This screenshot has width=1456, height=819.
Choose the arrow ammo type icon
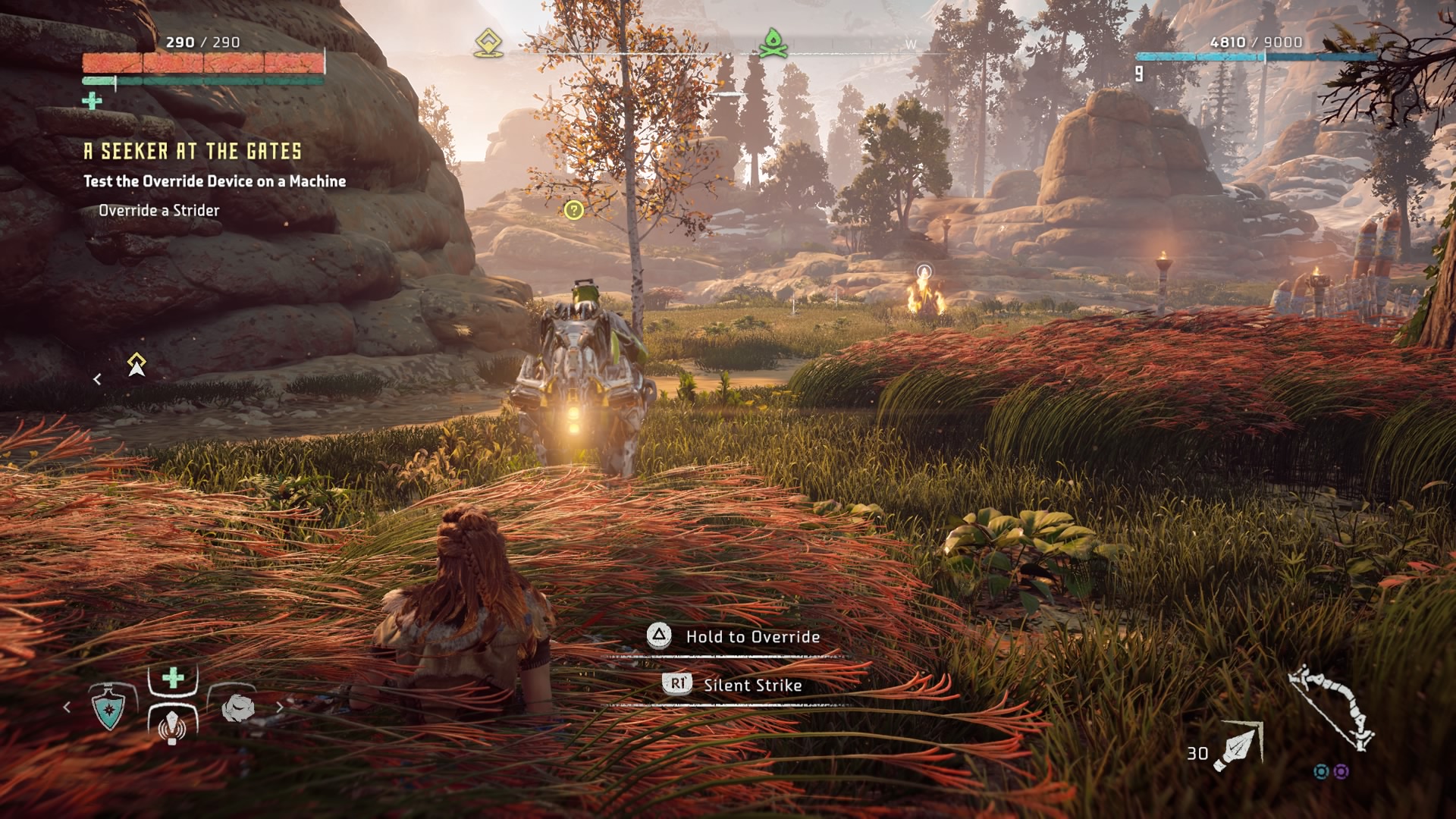pos(1238,747)
